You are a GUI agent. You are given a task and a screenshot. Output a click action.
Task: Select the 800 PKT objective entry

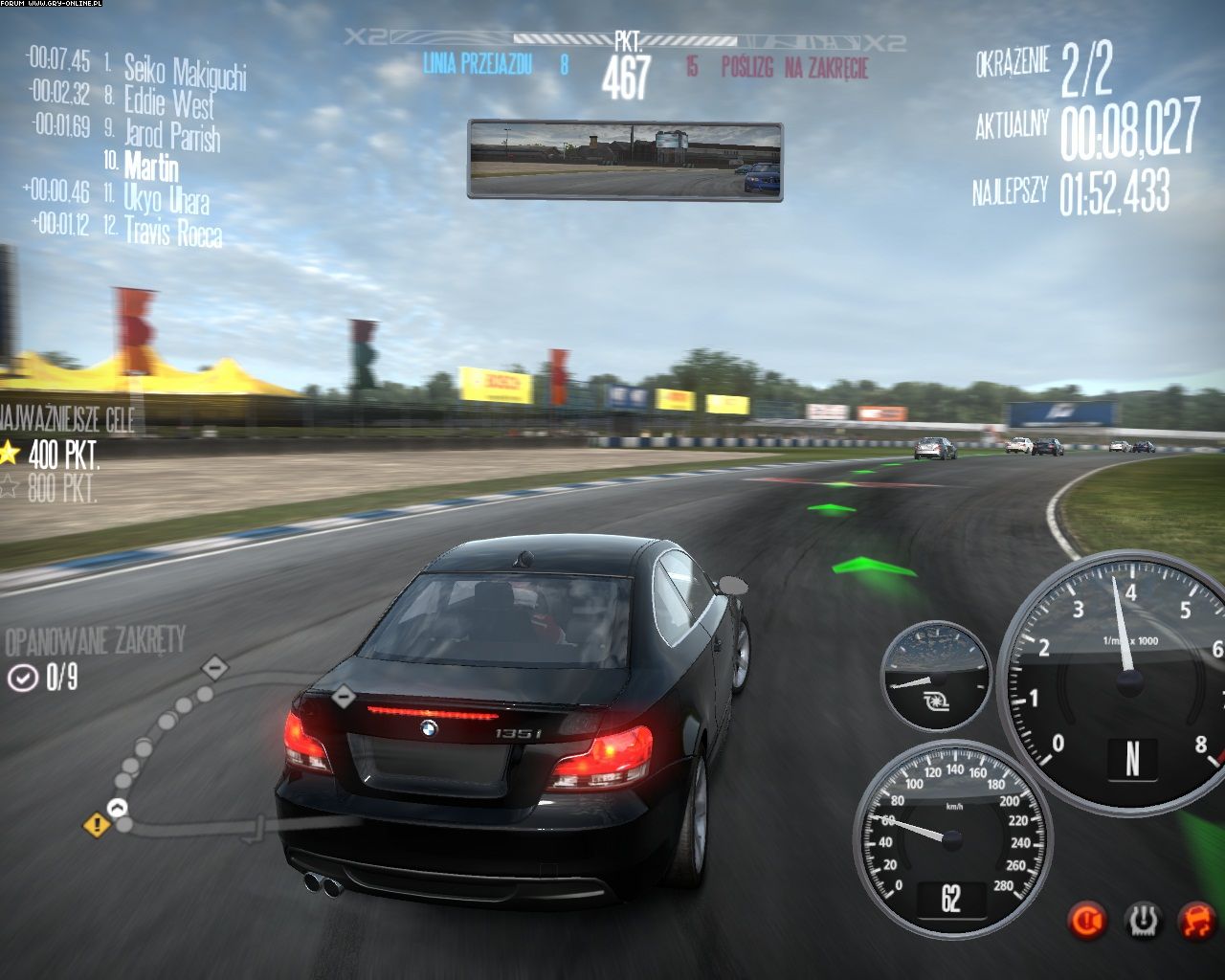54,488
